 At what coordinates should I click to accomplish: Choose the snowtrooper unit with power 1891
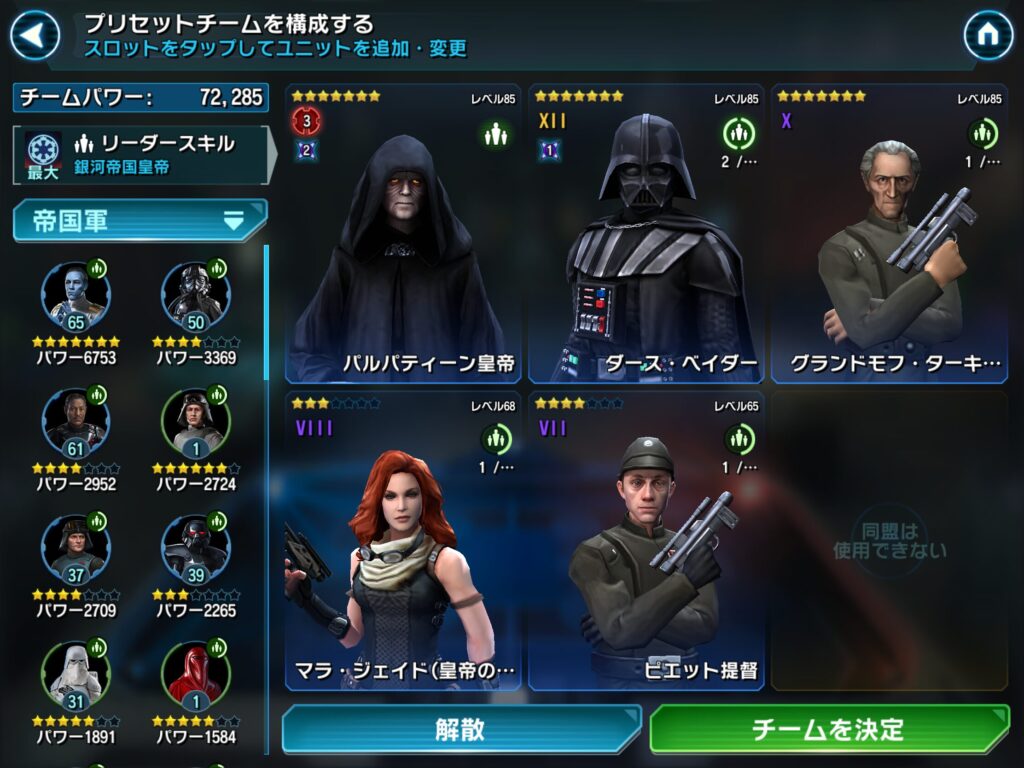pos(76,675)
